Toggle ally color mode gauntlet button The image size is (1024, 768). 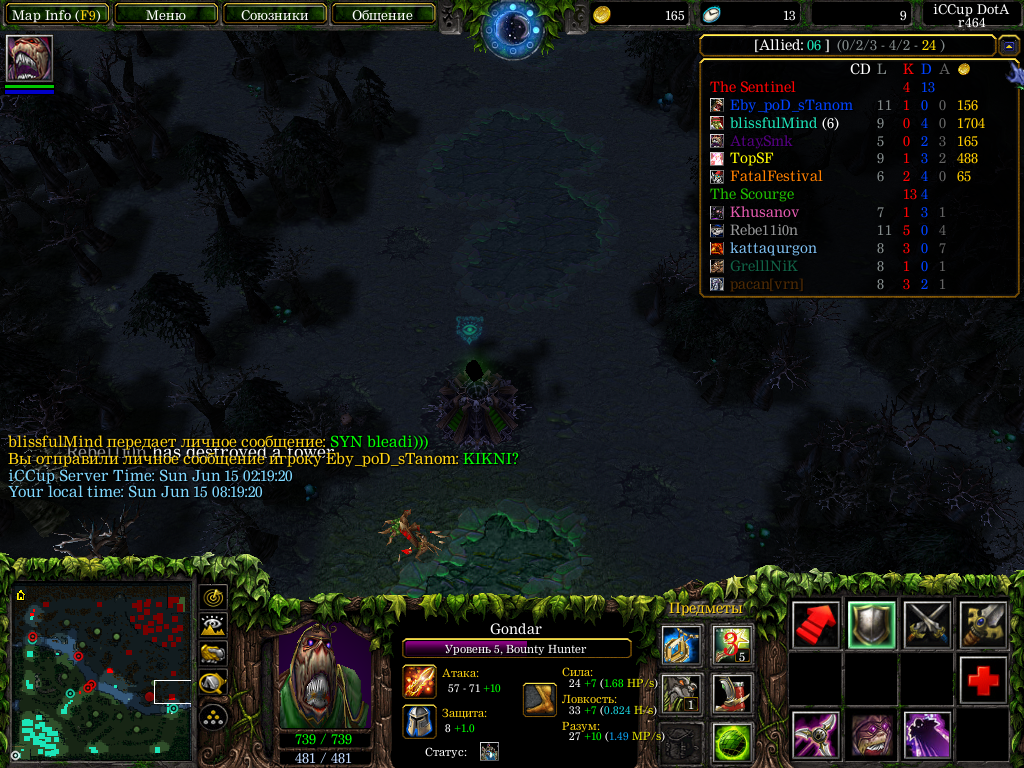tap(213, 654)
